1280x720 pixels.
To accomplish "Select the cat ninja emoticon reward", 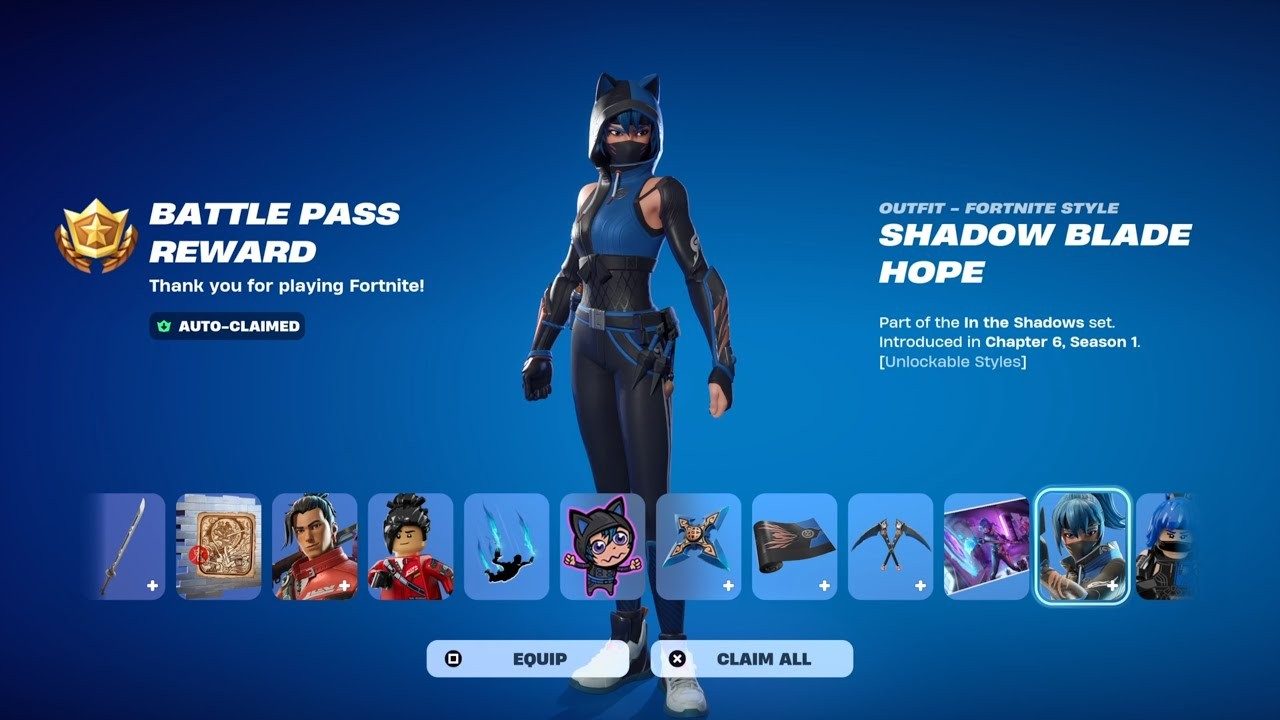I will pyautogui.click(x=602, y=545).
